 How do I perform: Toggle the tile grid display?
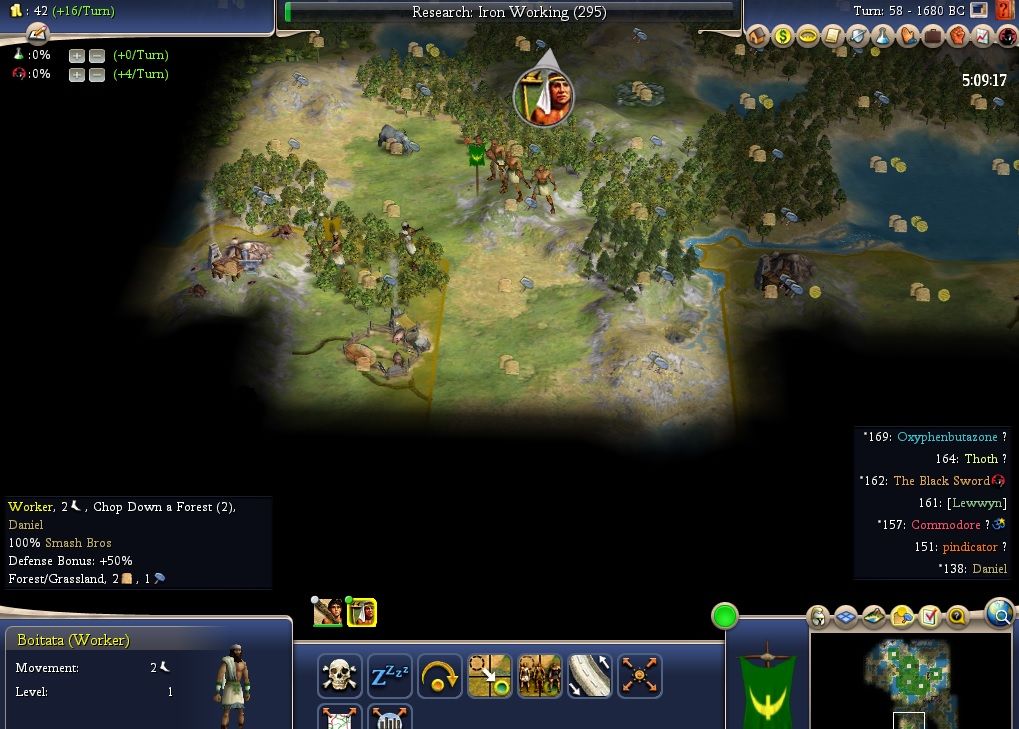(x=846, y=616)
